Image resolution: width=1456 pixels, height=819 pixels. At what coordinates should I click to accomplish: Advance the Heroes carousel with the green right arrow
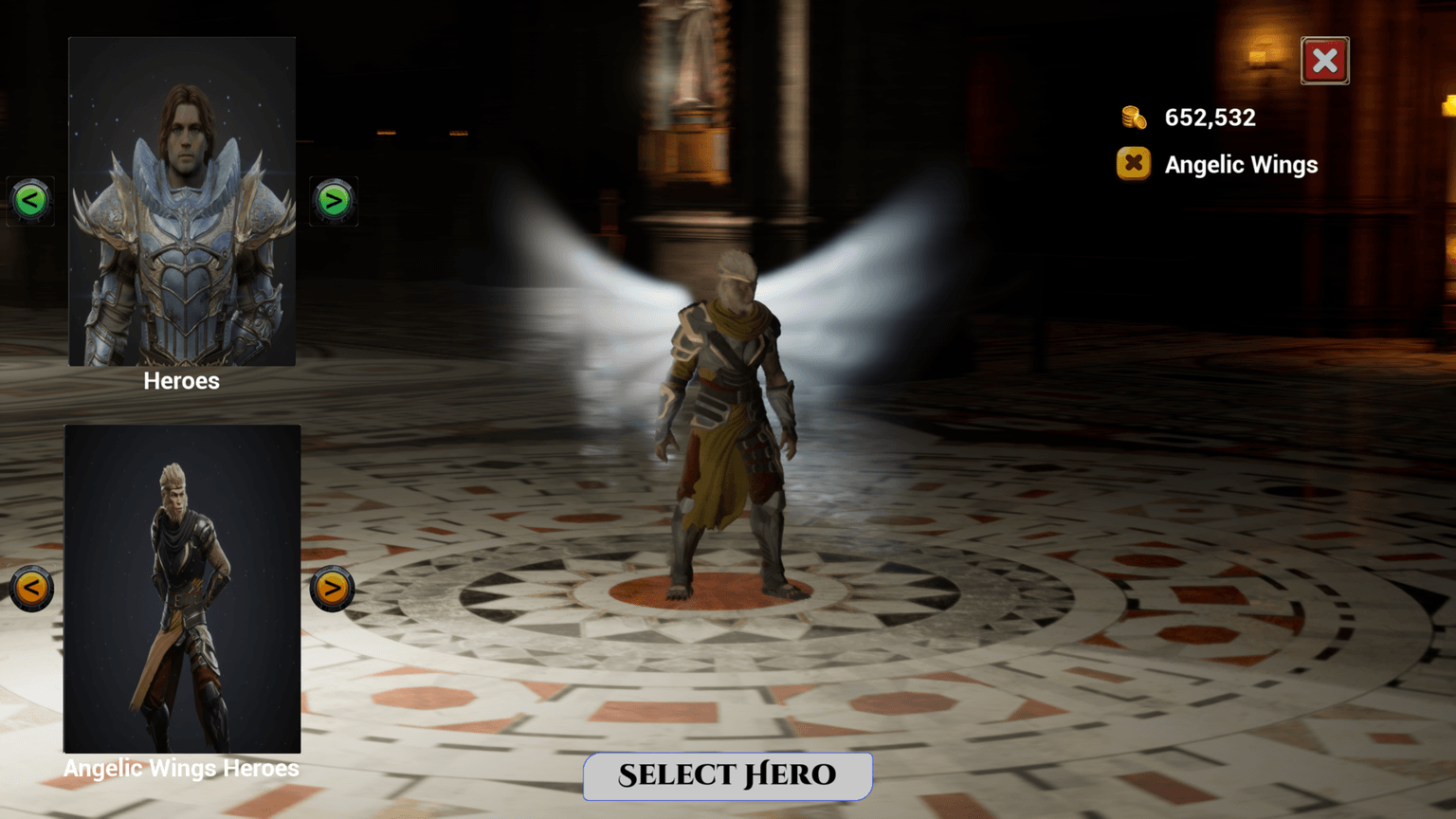coord(333,200)
